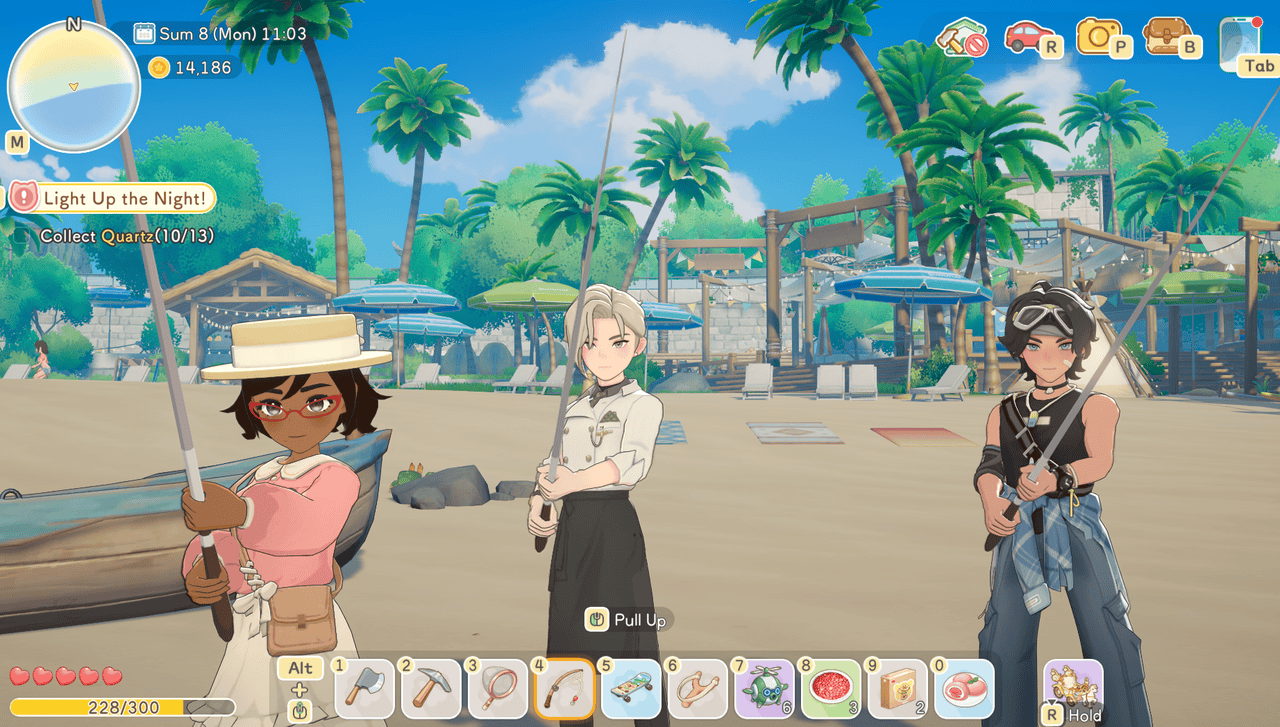
Task: Open the yellow camera photo mode
Action: (1099, 38)
